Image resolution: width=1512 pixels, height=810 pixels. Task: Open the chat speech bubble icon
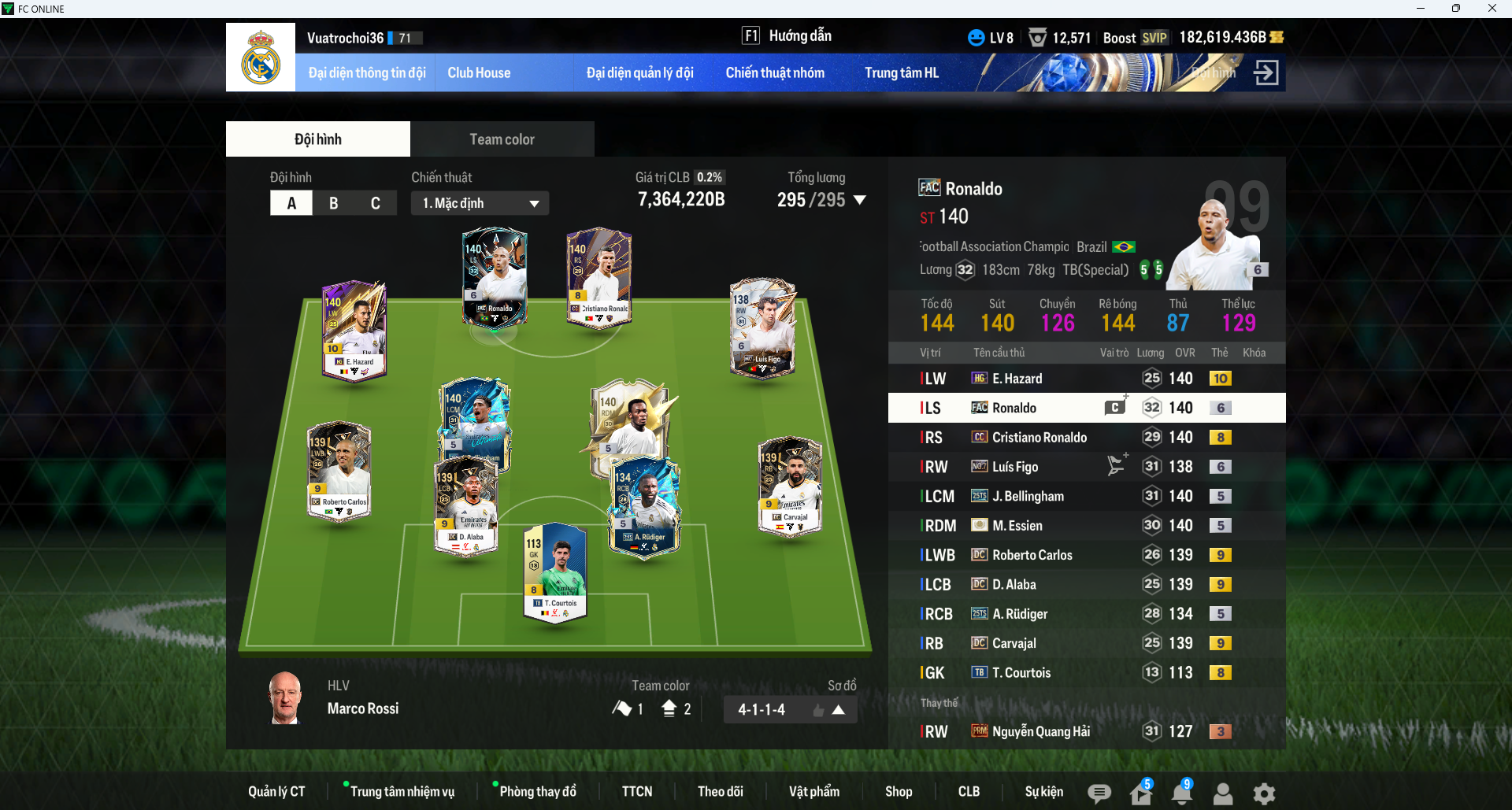coord(1099,793)
